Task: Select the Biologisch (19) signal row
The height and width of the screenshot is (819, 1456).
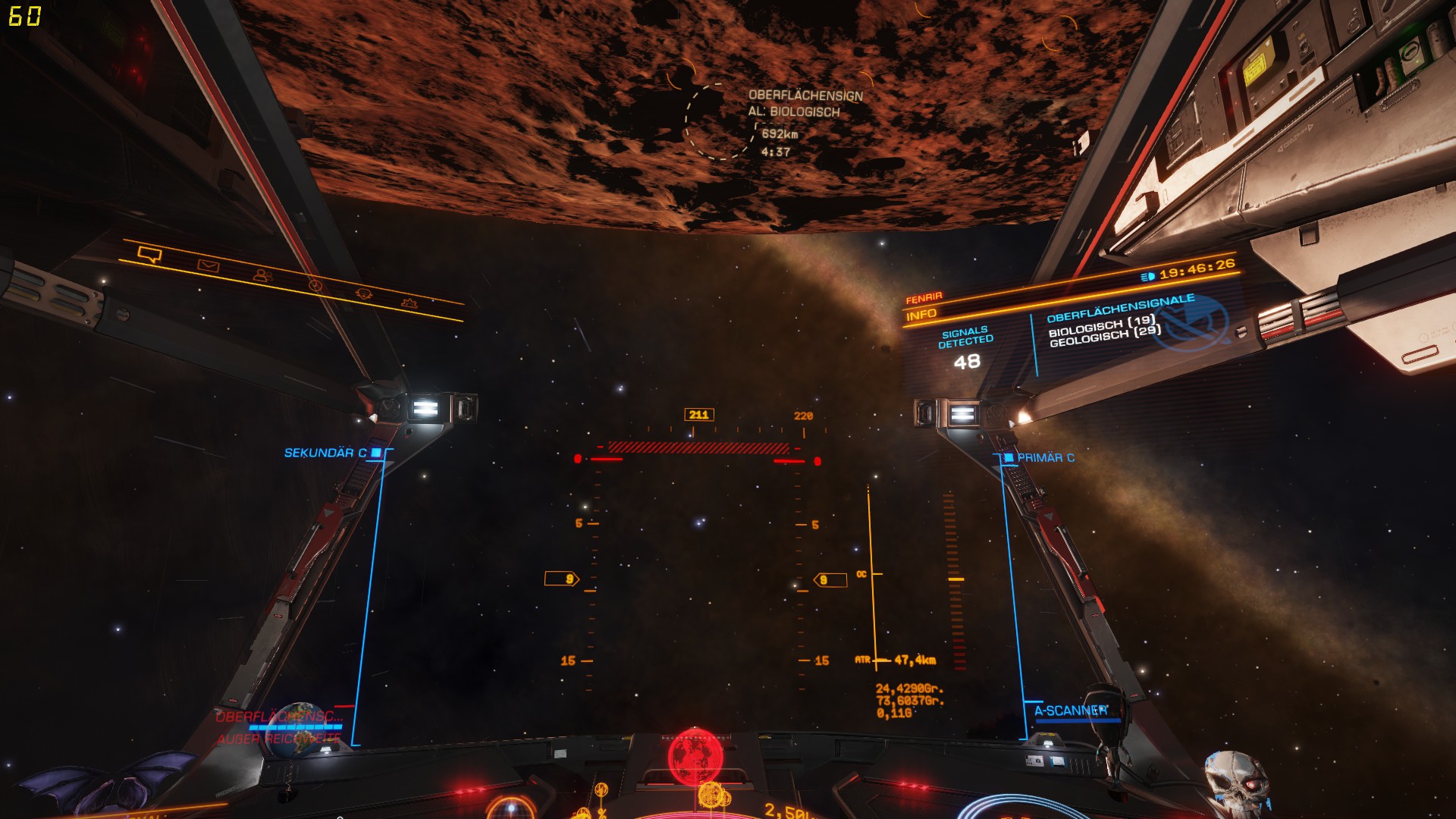Action: click(1101, 325)
